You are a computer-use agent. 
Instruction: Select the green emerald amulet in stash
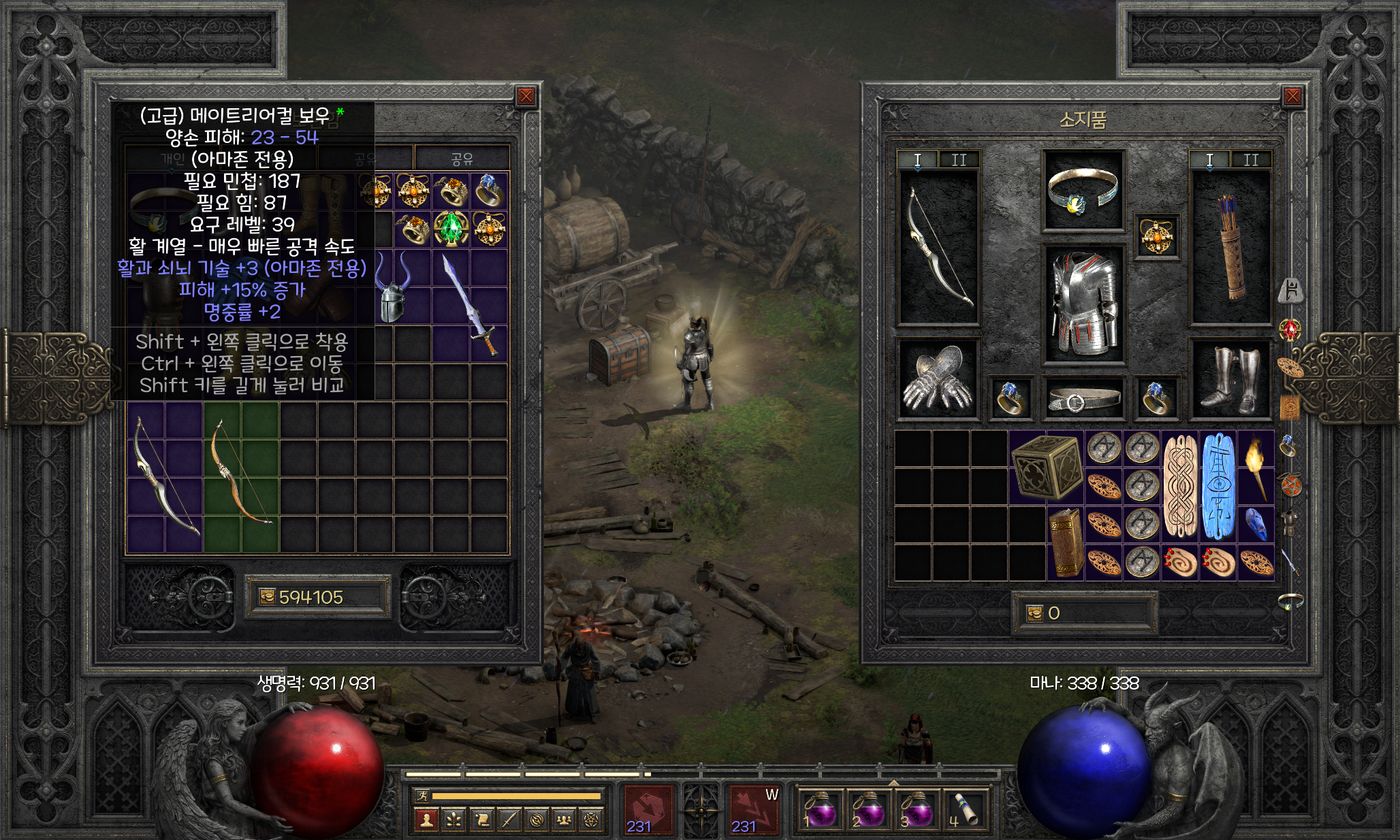point(451,229)
